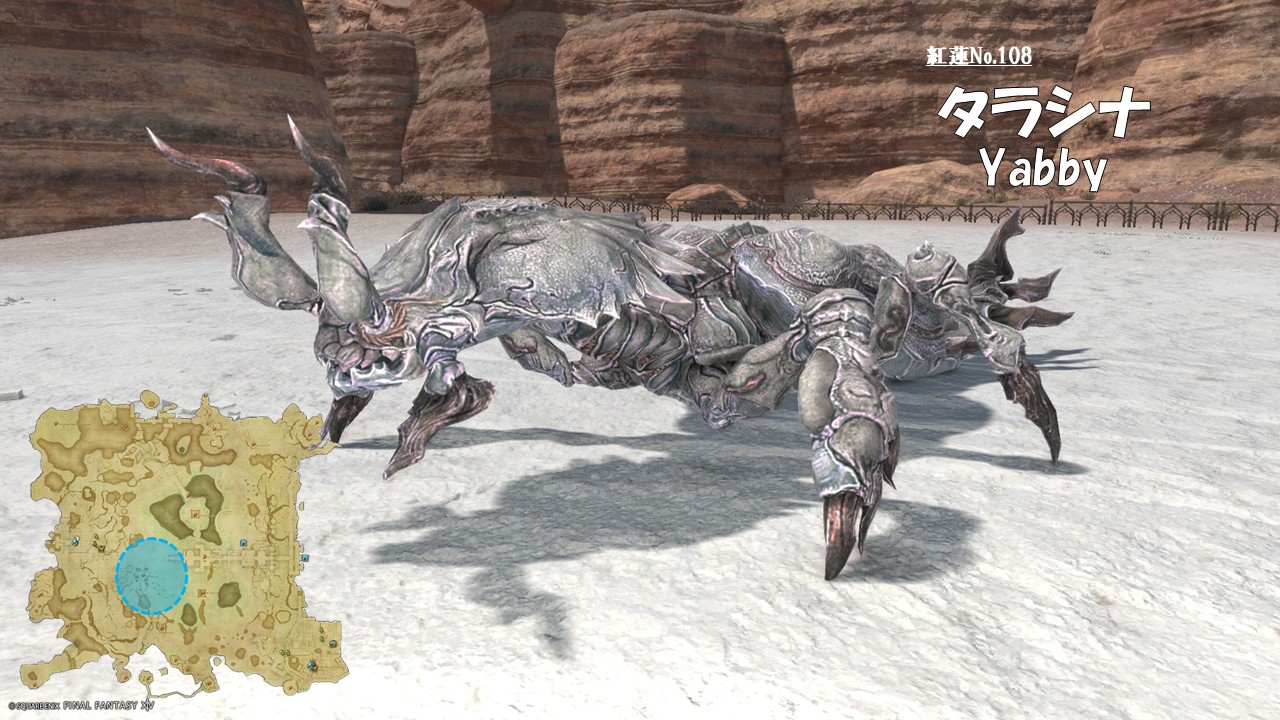Click the blue dashed circle on the map
1280x720 pixels.
tap(151, 575)
